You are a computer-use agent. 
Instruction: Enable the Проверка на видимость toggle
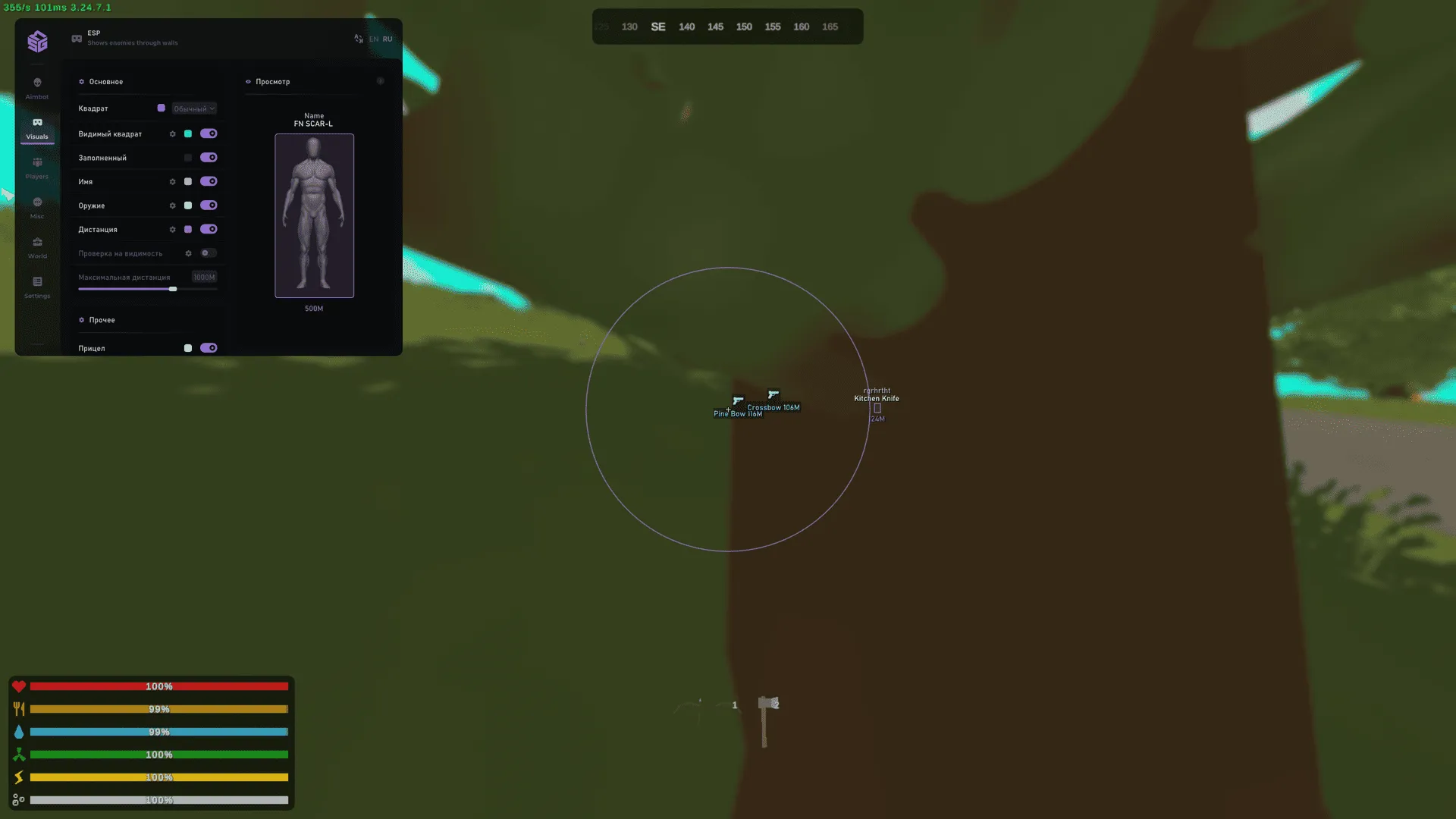pyautogui.click(x=209, y=253)
